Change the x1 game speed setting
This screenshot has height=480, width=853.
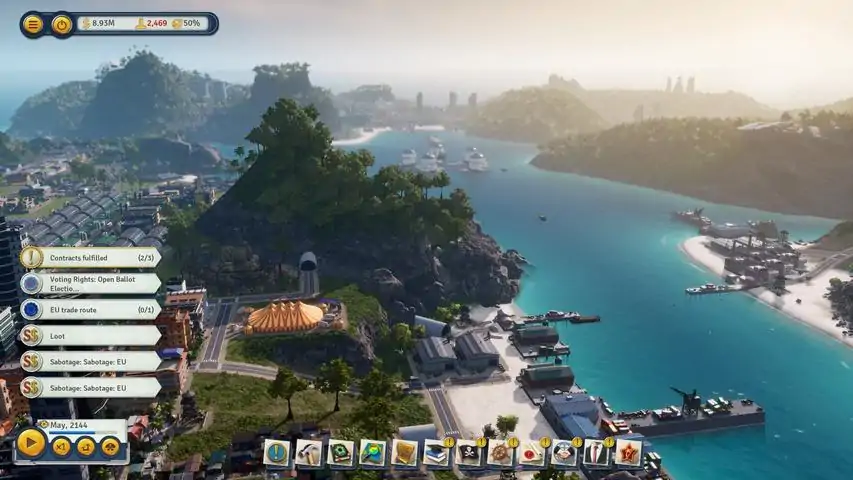[x=62, y=447]
